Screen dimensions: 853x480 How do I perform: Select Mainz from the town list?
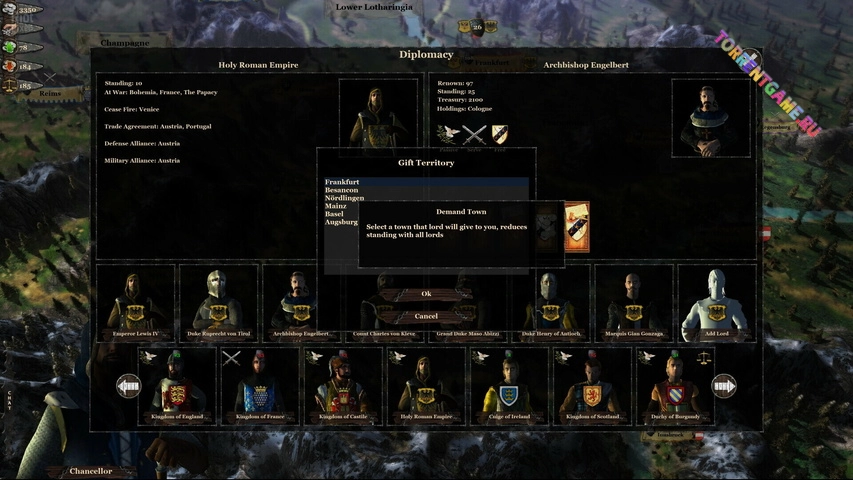click(x=336, y=206)
